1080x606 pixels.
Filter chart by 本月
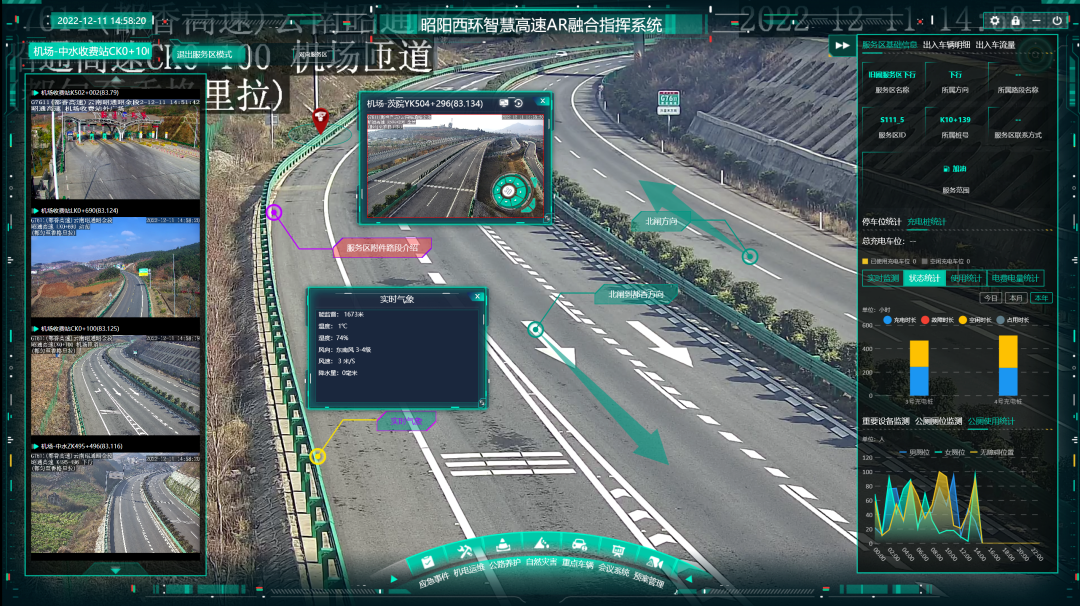tap(1016, 298)
